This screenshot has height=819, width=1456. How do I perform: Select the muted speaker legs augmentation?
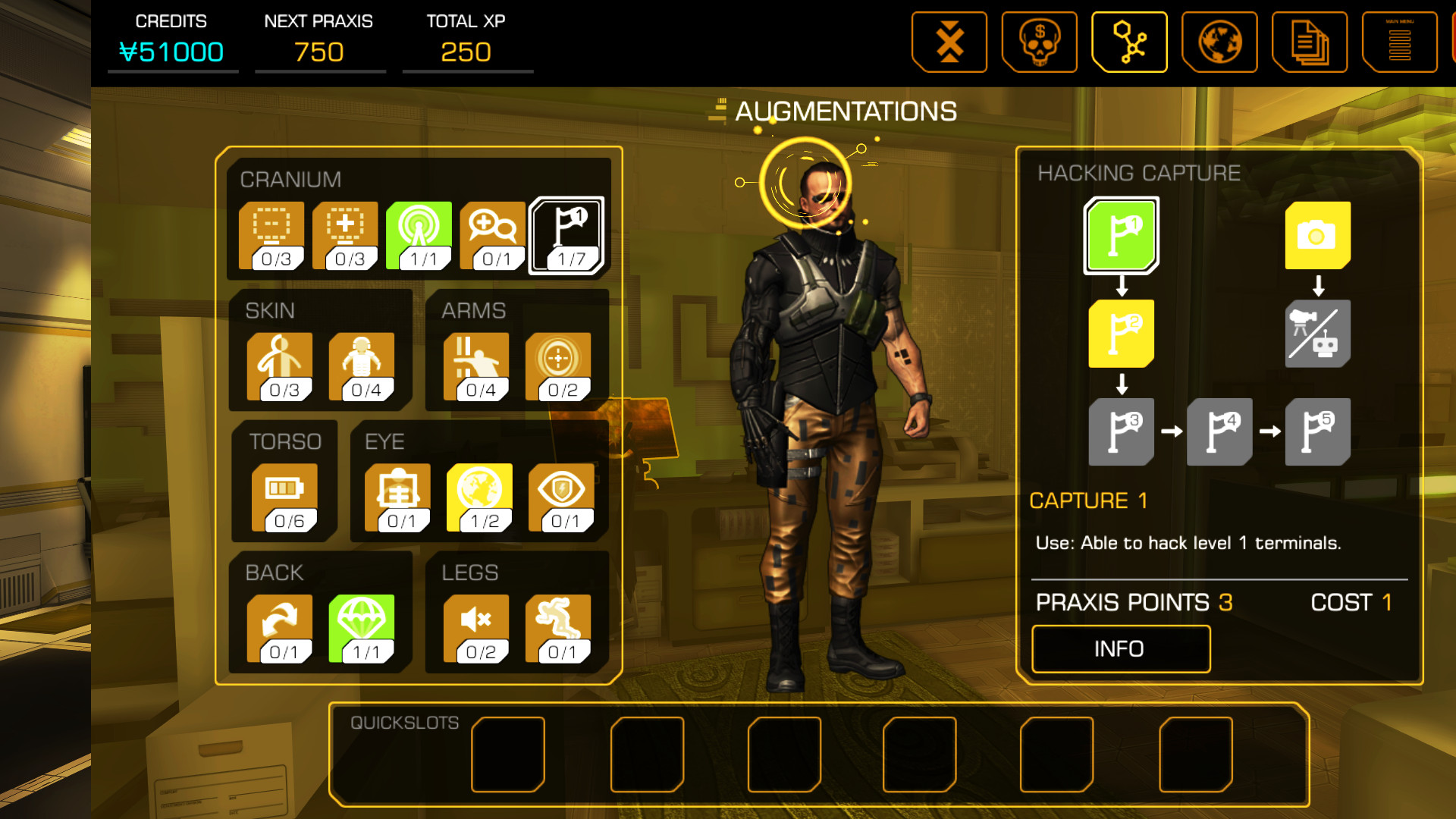point(476,629)
